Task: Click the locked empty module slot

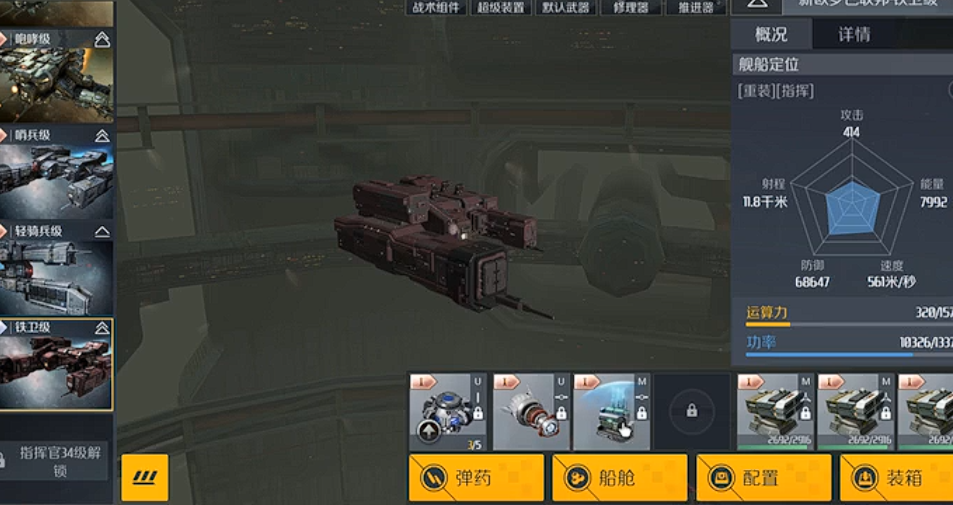Action: click(x=691, y=411)
